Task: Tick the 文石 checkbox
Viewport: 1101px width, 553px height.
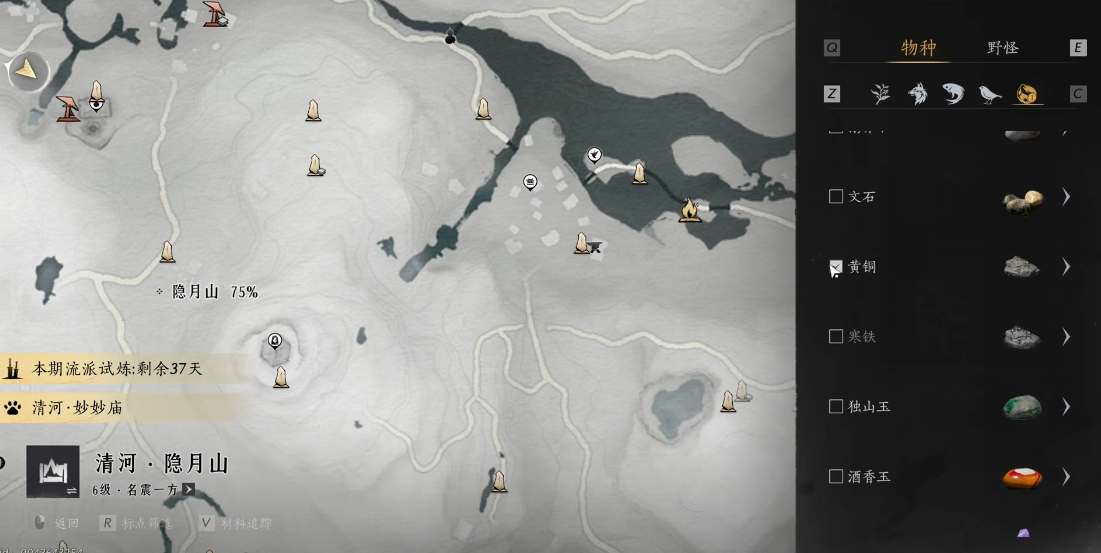Action: (x=836, y=197)
